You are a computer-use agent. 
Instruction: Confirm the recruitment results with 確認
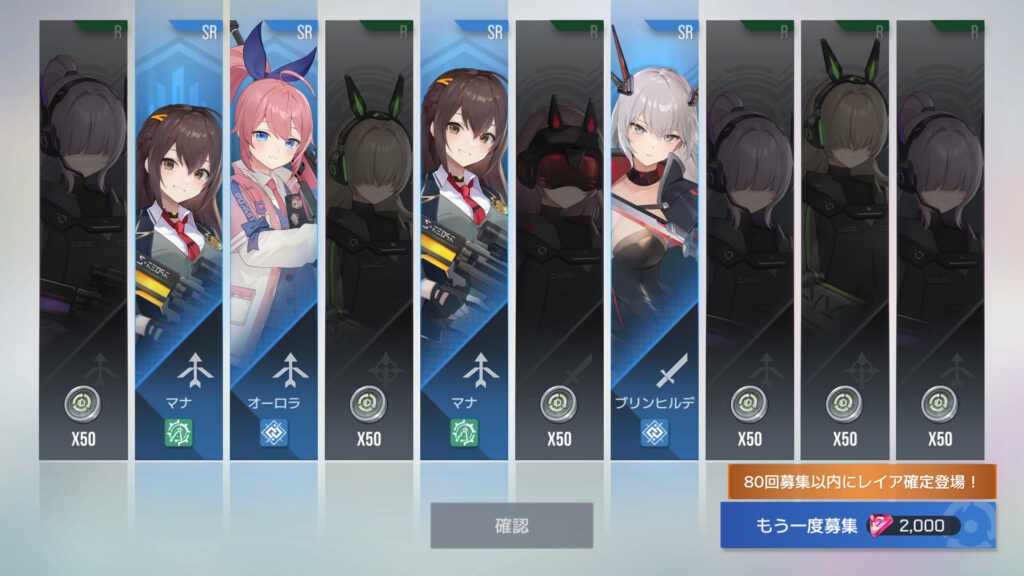point(511,525)
